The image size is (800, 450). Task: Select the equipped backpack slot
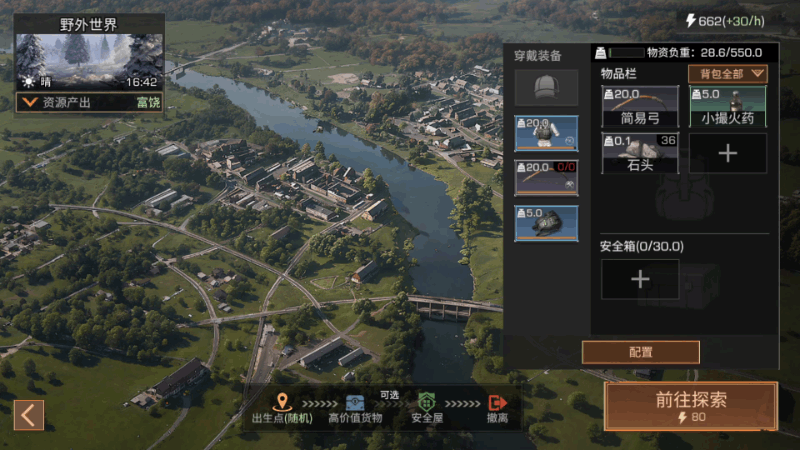coord(546,222)
